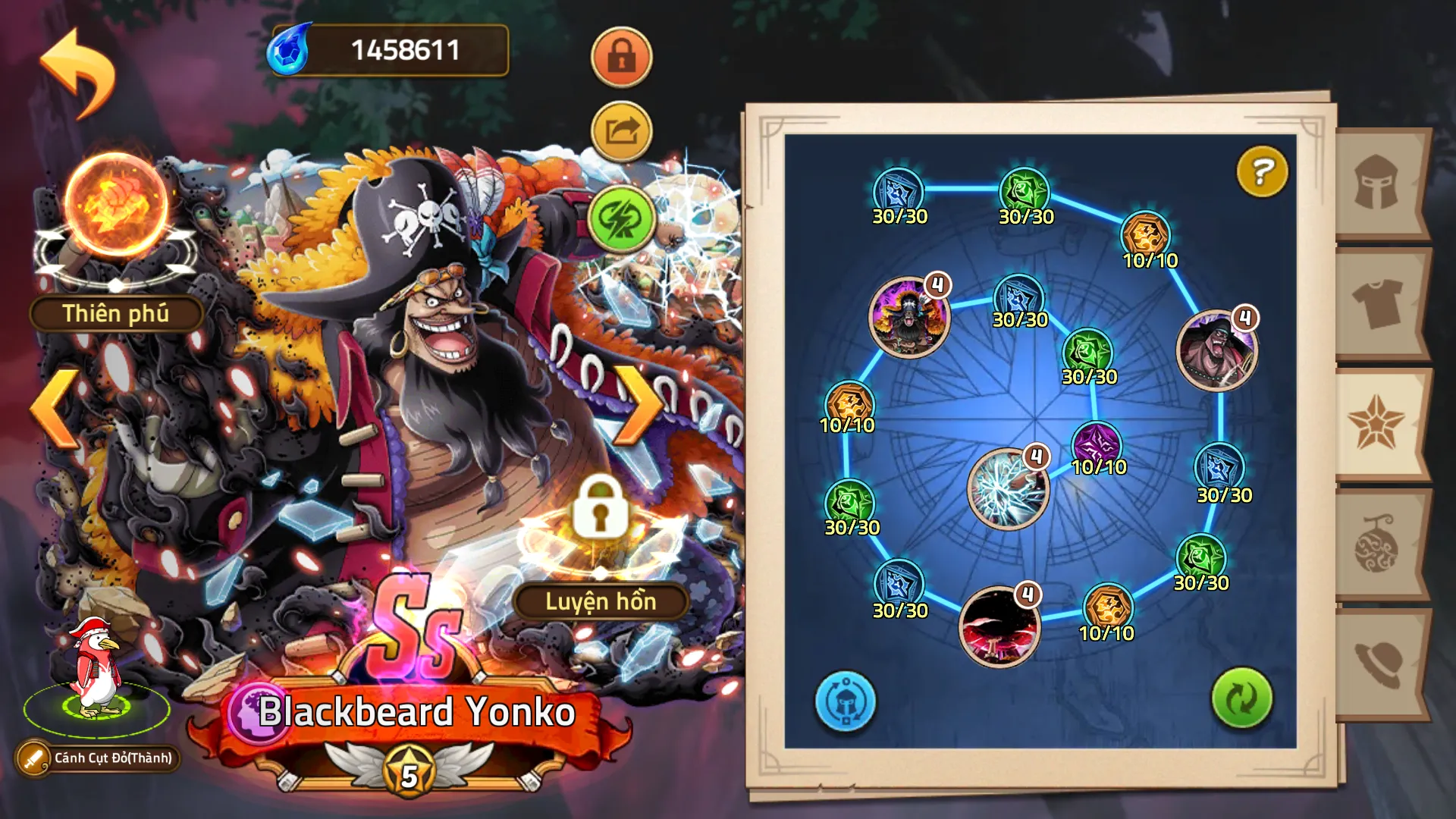Open the Thiên phú talent orb
Screen dimensions: 1456x819
(115, 206)
